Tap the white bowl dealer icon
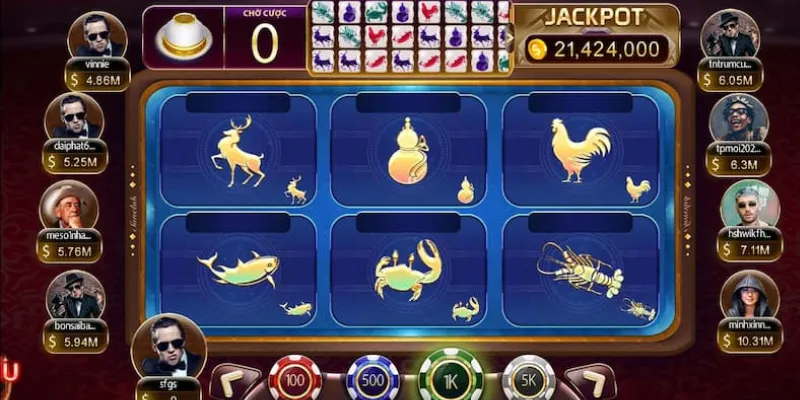 click(183, 37)
